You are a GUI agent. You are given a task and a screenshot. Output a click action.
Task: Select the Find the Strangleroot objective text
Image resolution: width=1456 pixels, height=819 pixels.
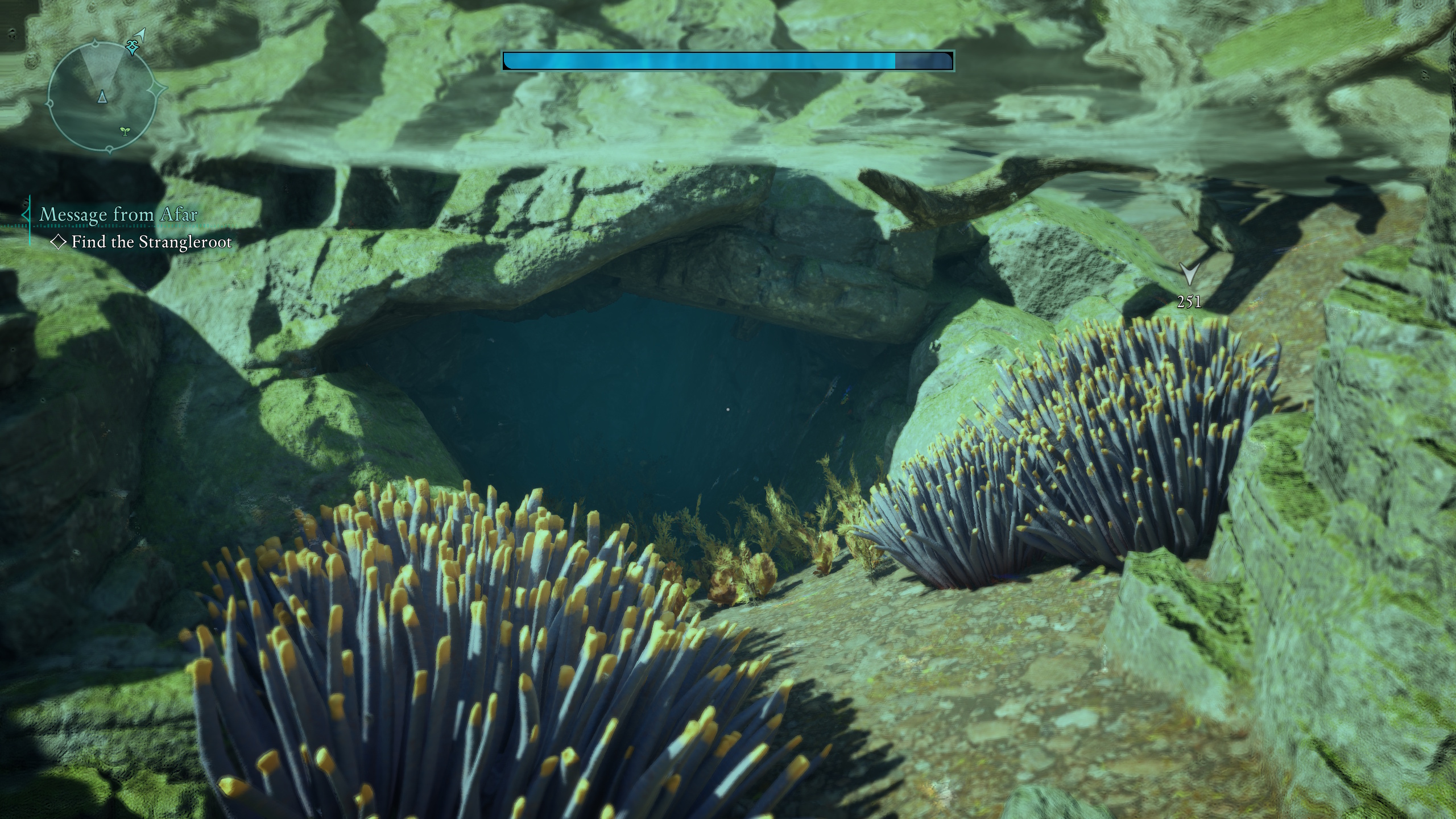(151, 242)
